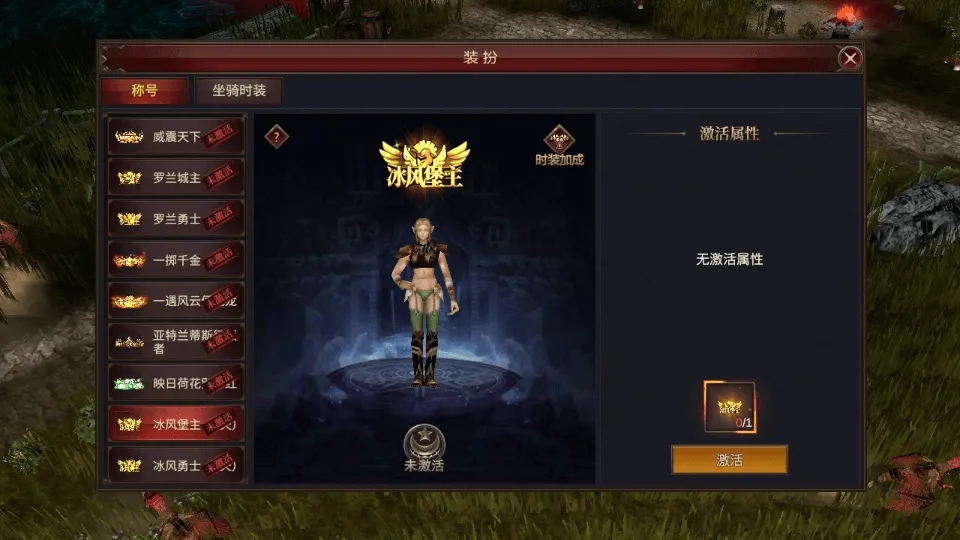Select the 冰风勇士 title
The image size is (960, 540).
point(176,465)
